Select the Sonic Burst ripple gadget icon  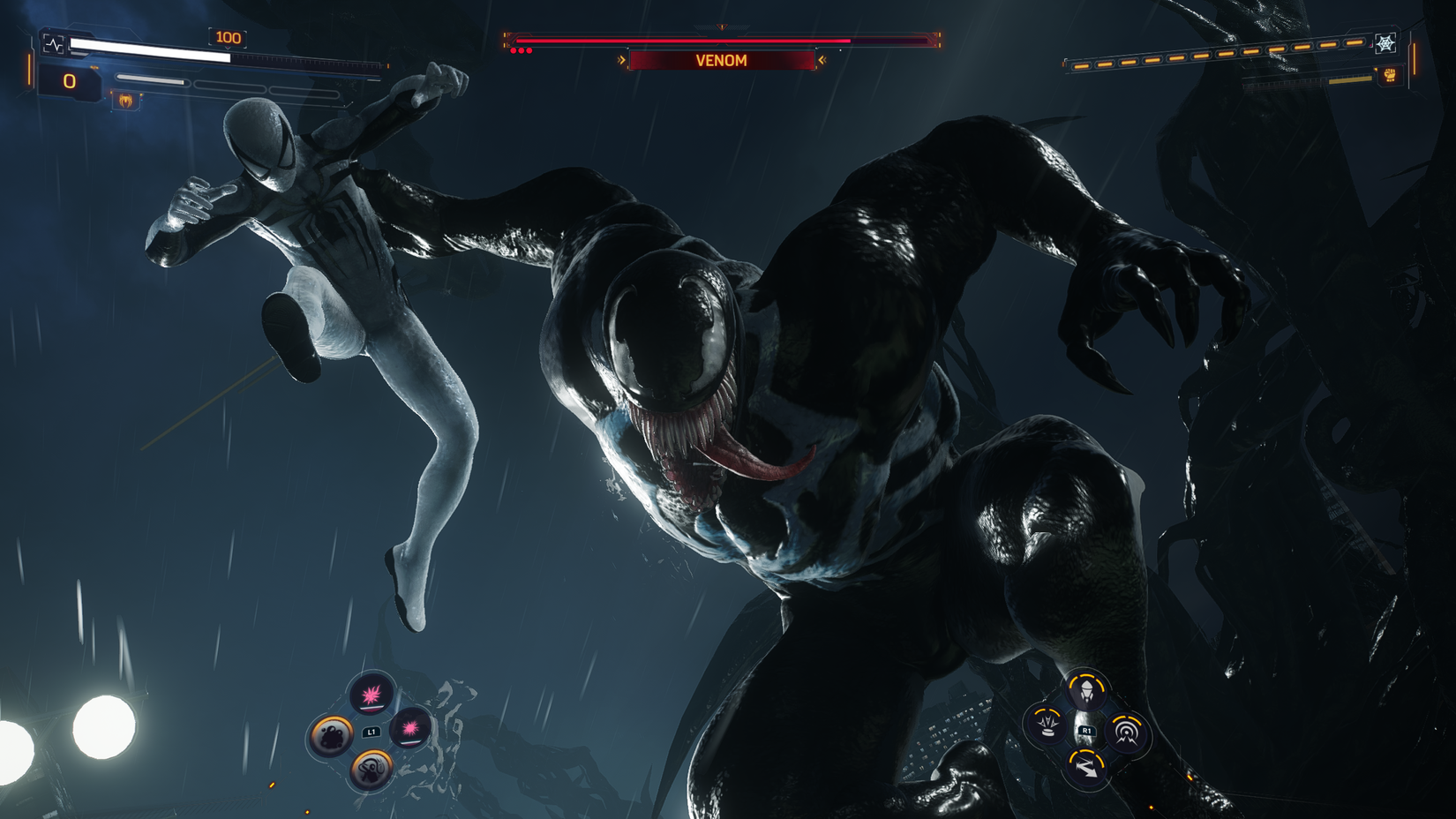1126,731
